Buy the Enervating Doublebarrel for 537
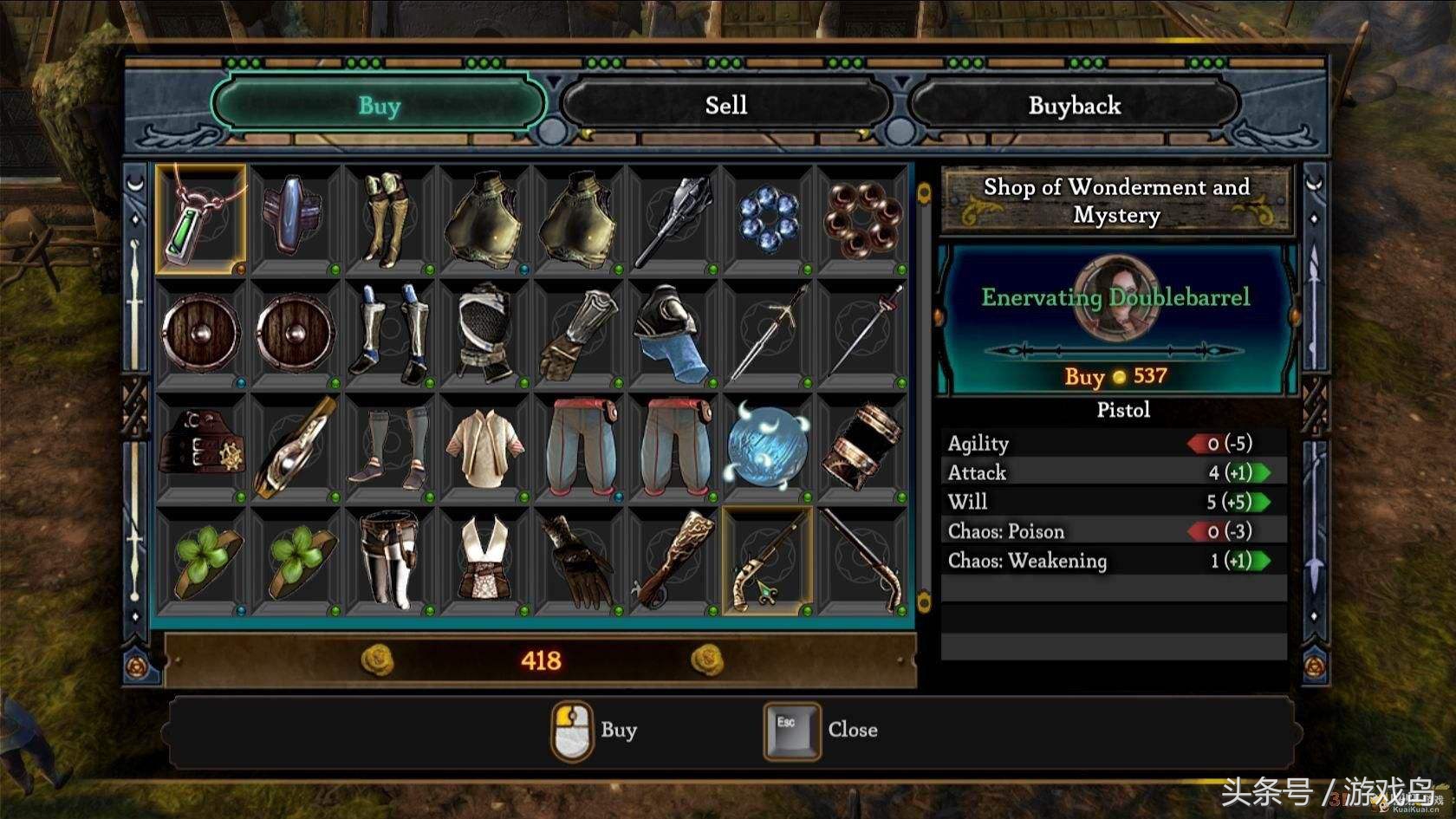The image size is (1456, 819). pos(1116,376)
